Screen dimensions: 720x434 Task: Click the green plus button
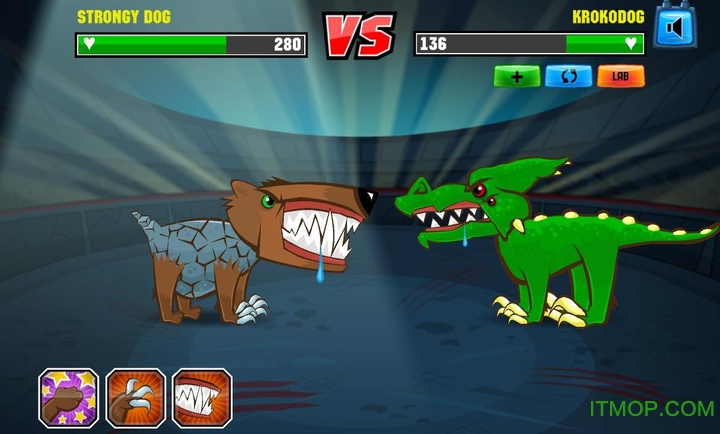[516, 76]
